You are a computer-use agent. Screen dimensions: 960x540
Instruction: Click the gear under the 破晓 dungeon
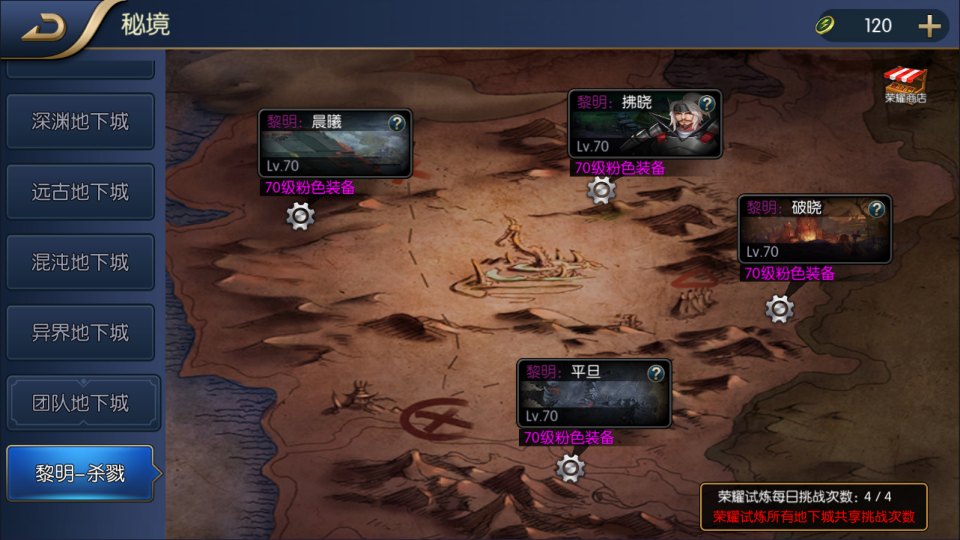pos(779,309)
